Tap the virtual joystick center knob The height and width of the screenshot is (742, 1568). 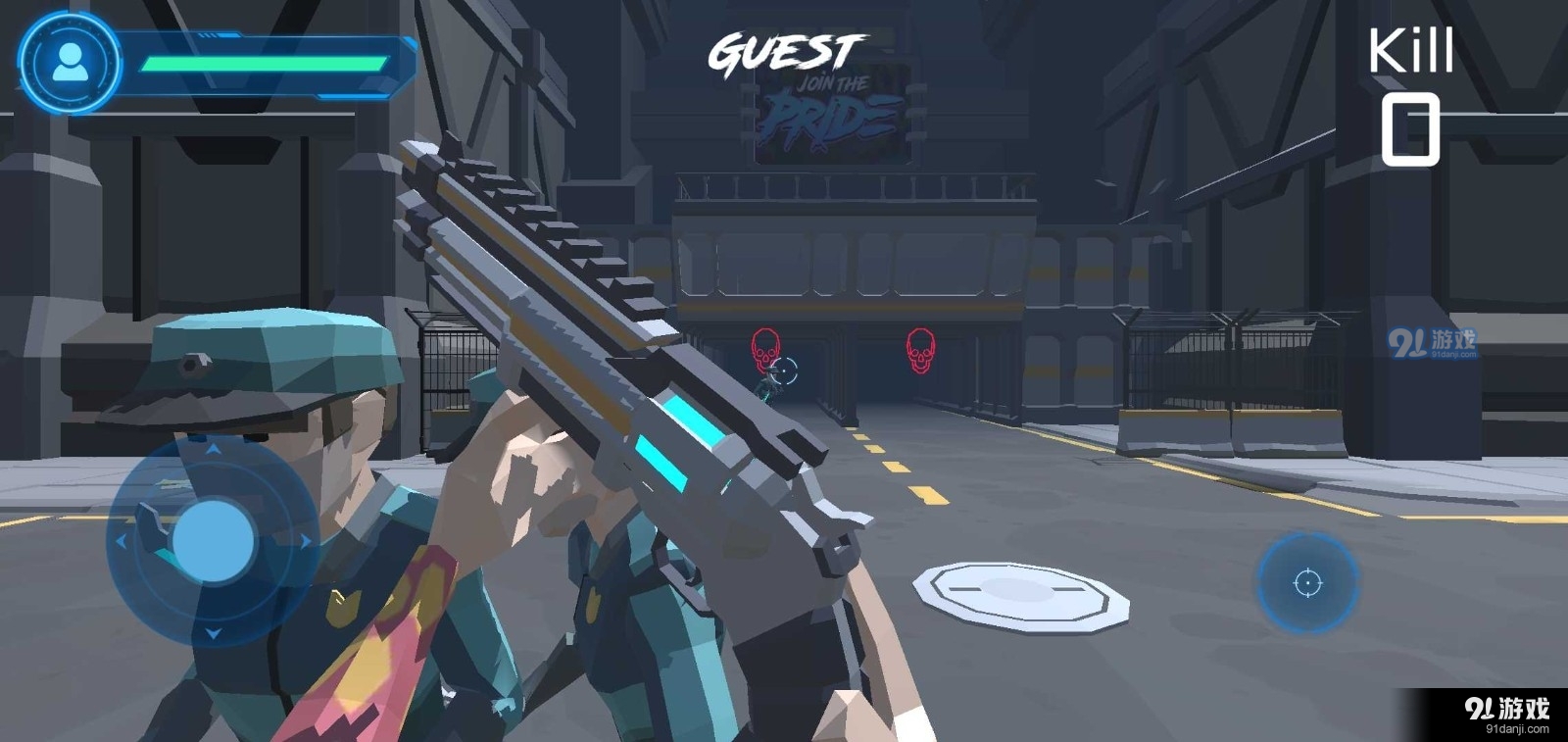pyautogui.click(x=213, y=540)
